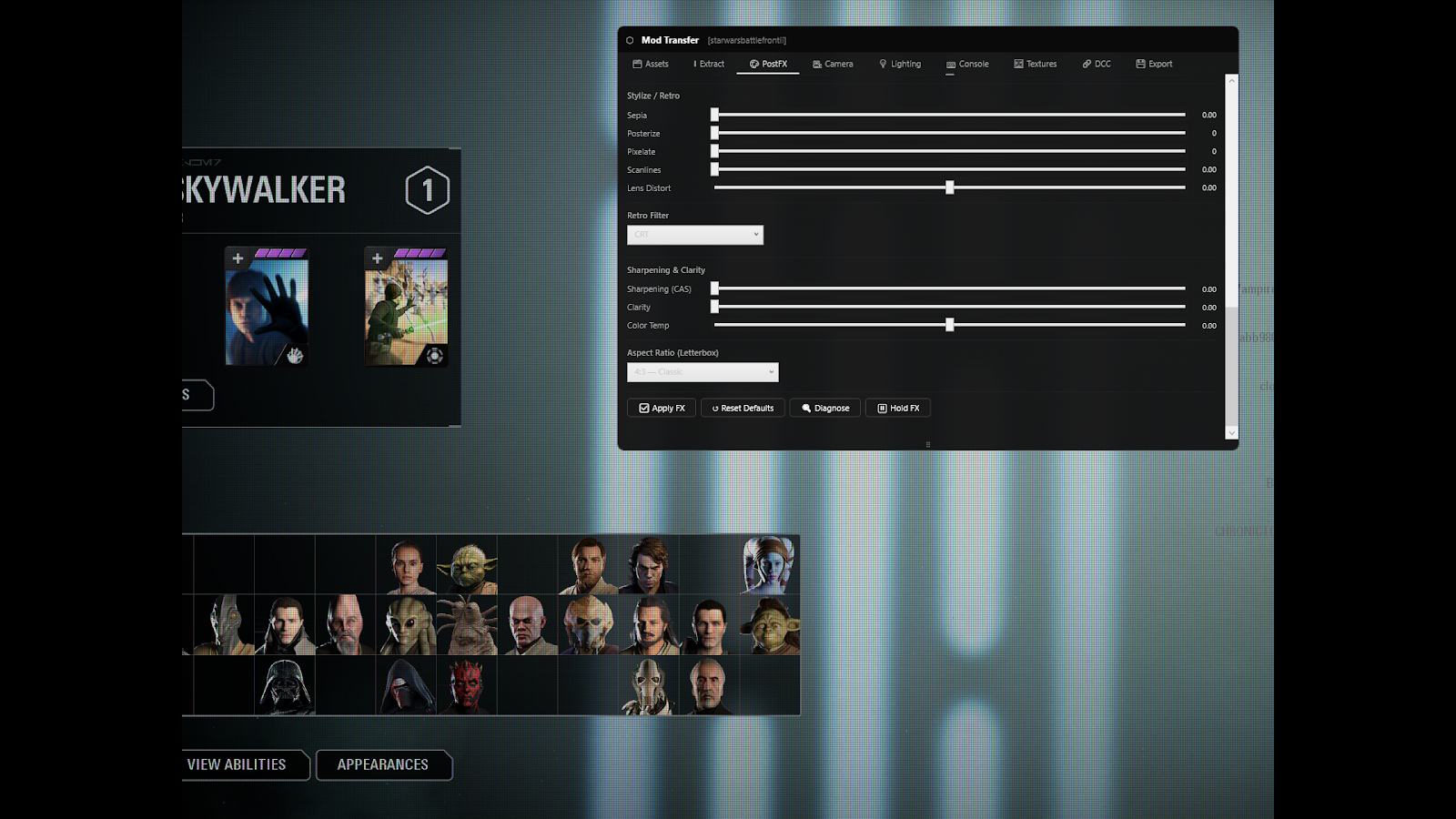This screenshot has height=819, width=1456.
Task: Open the APPEARANCES panel
Action: (383, 765)
